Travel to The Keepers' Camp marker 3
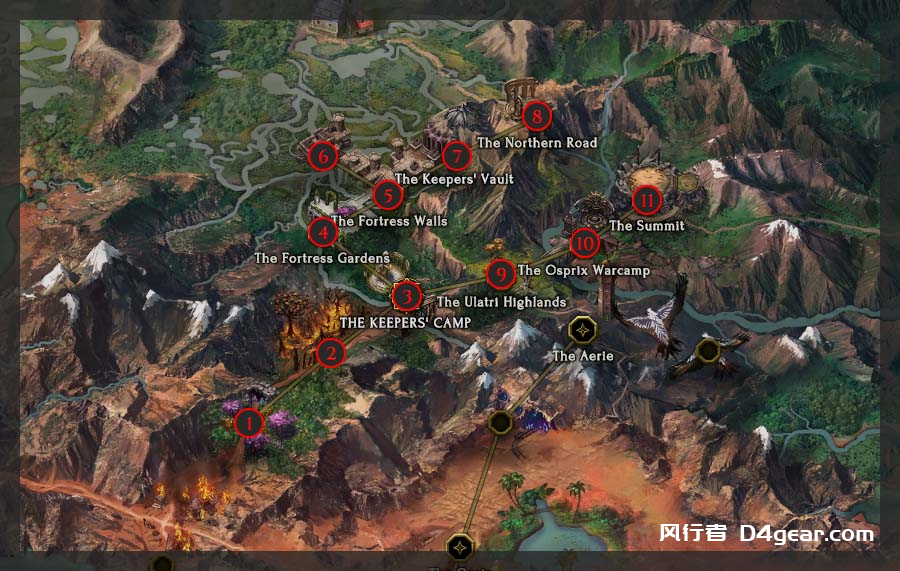Viewport: 900px width, 571px height. pos(406,296)
